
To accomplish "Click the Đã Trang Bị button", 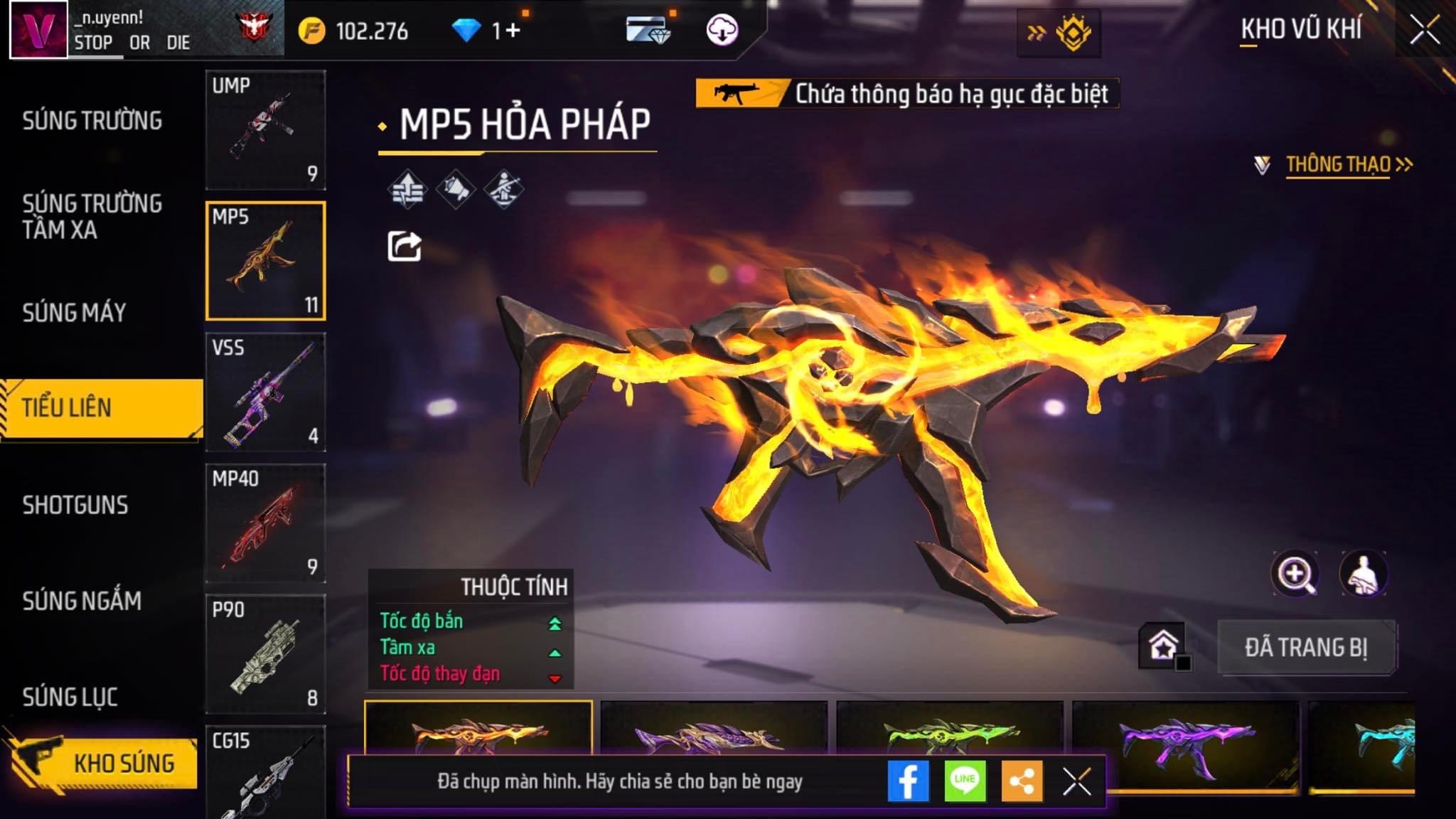I will pyautogui.click(x=1306, y=648).
